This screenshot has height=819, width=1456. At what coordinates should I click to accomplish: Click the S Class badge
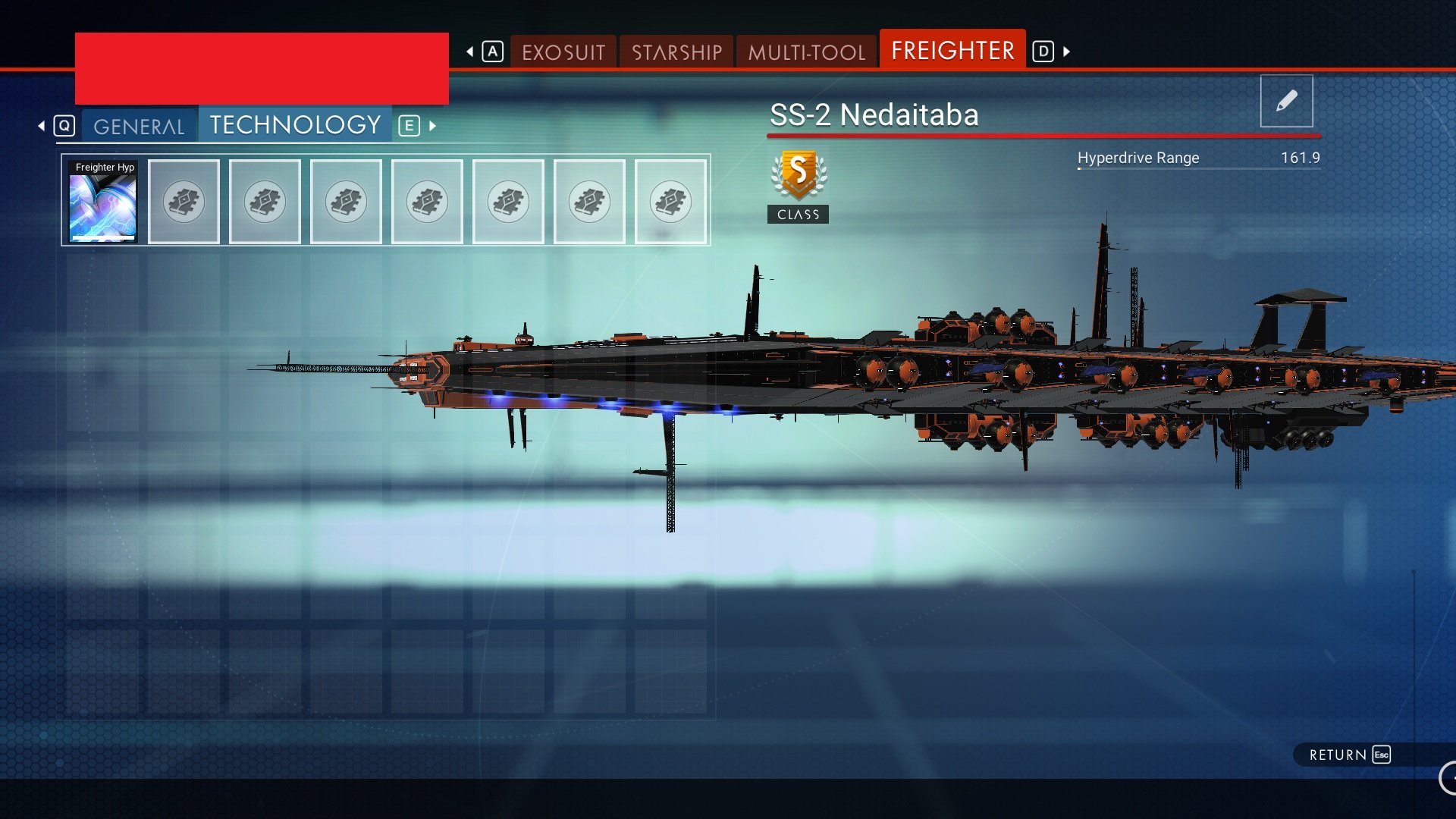(798, 186)
